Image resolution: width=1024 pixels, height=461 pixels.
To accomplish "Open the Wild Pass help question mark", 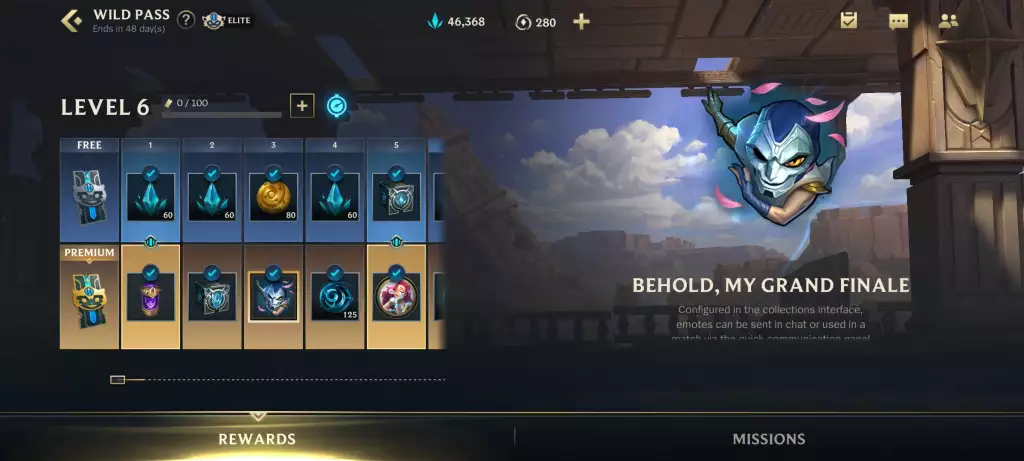I will click(x=186, y=20).
